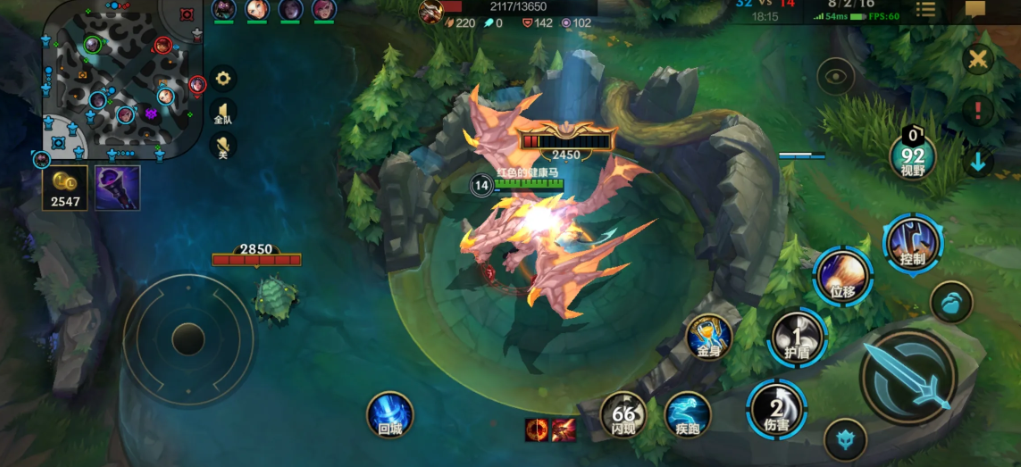Activate the 疾跑 Ghost summoner spell
The image size is (1021, 467).
pyautogui.click(x=688, y=414)
